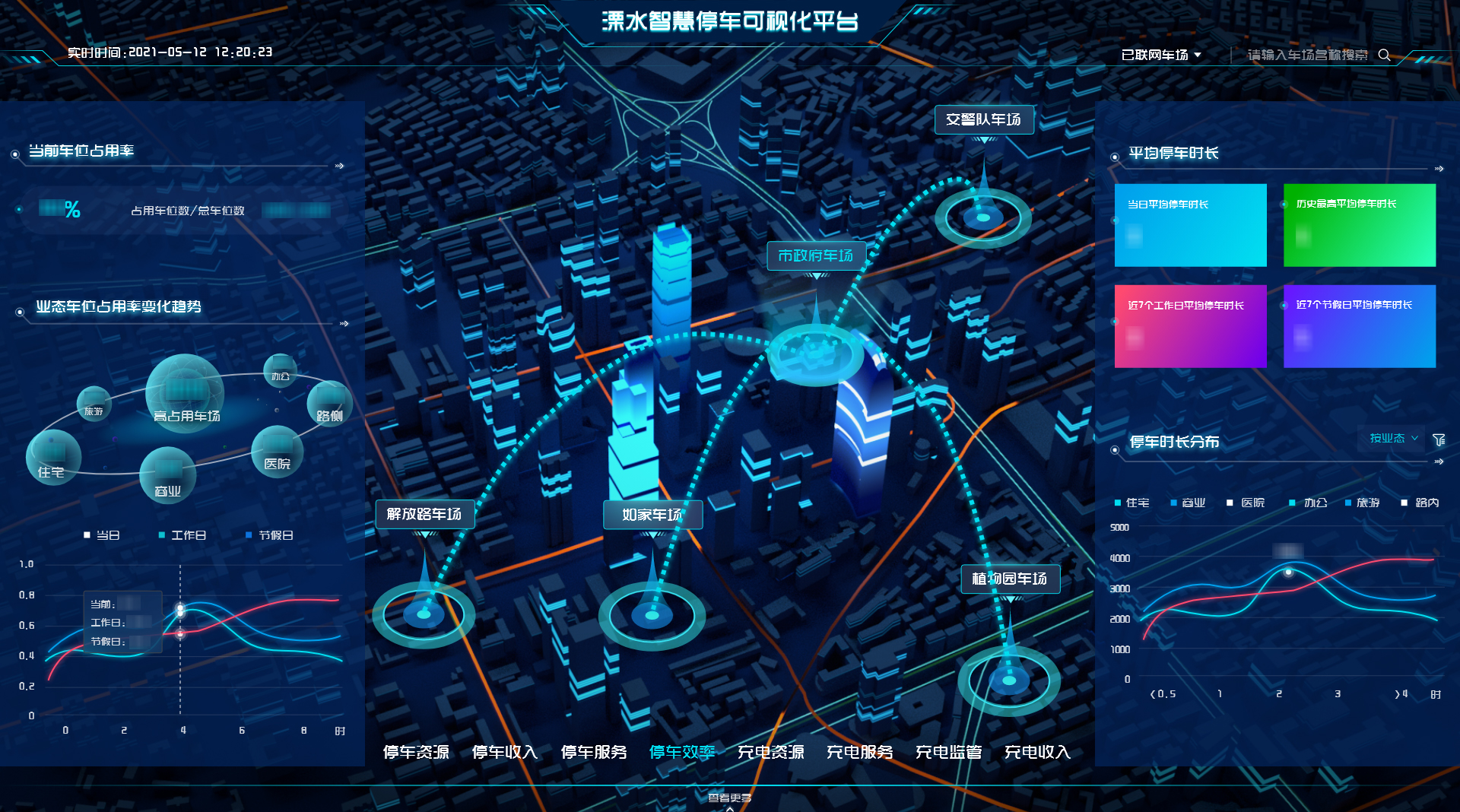Click the 解放路车场 label on the map

pos(424,514)
